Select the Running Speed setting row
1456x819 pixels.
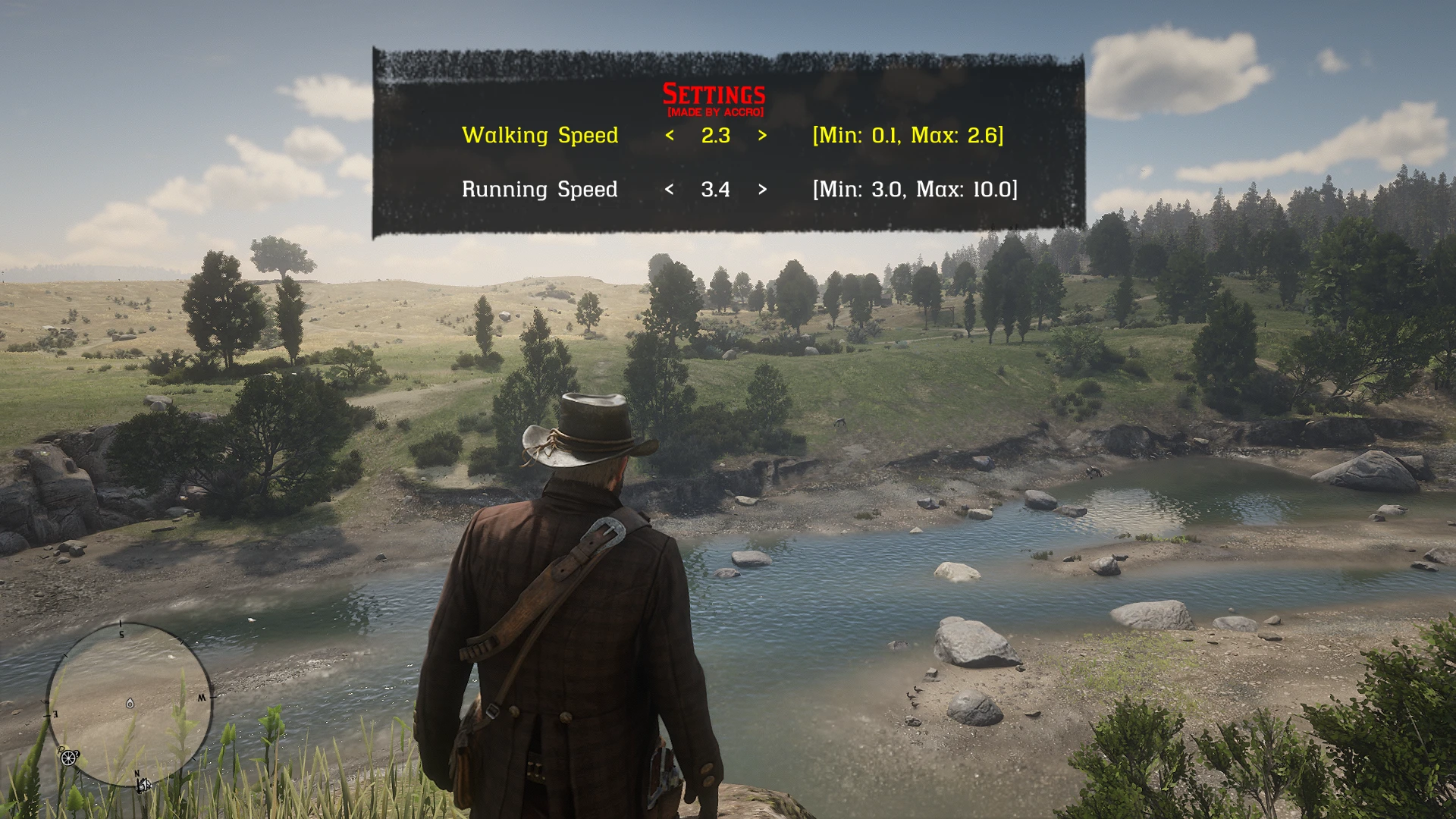coord(539,190)
